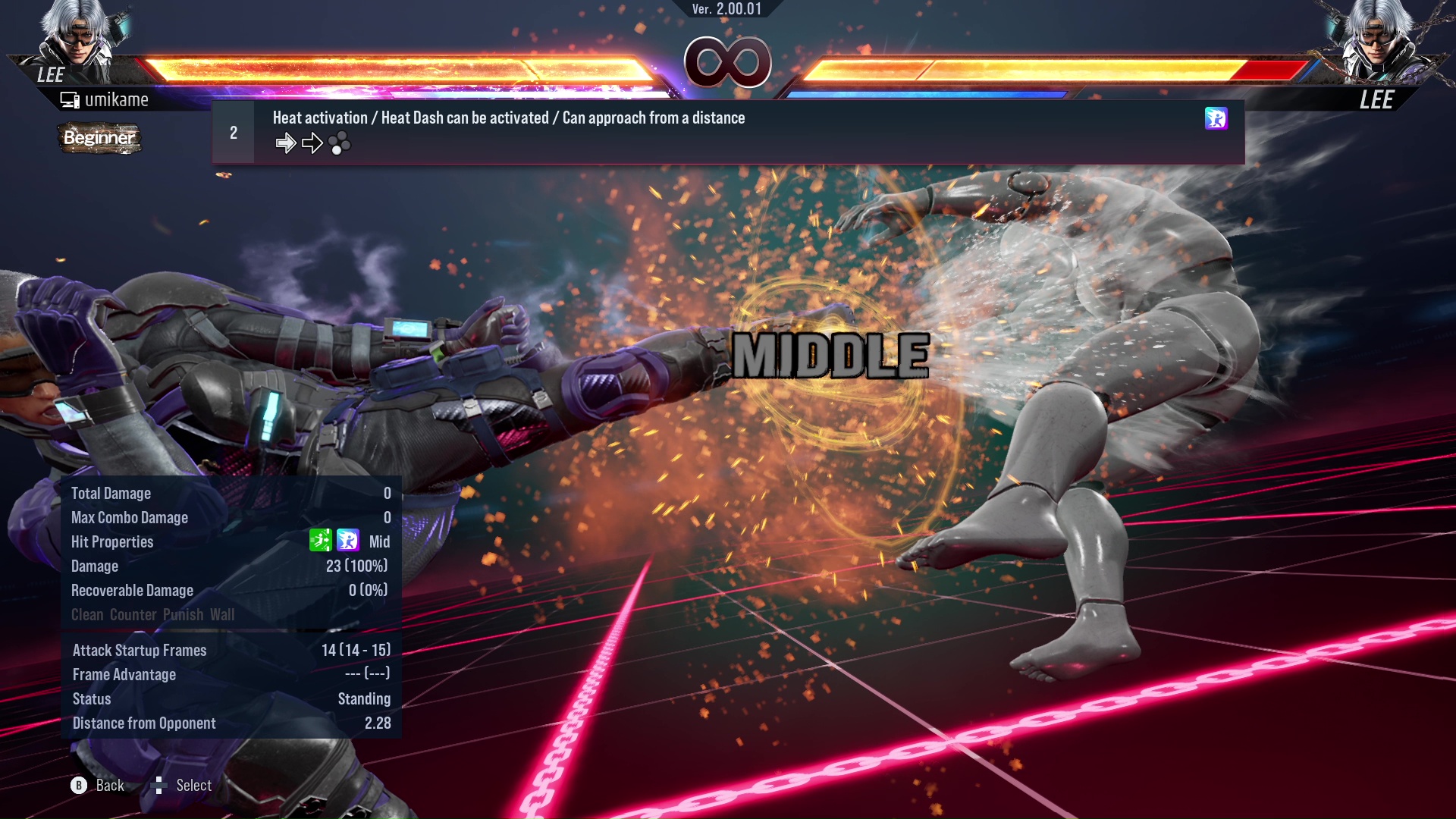Screen dimensions: 1456x819
Task: Click the Back label at the bottom
Action: (x=109, y=786)
